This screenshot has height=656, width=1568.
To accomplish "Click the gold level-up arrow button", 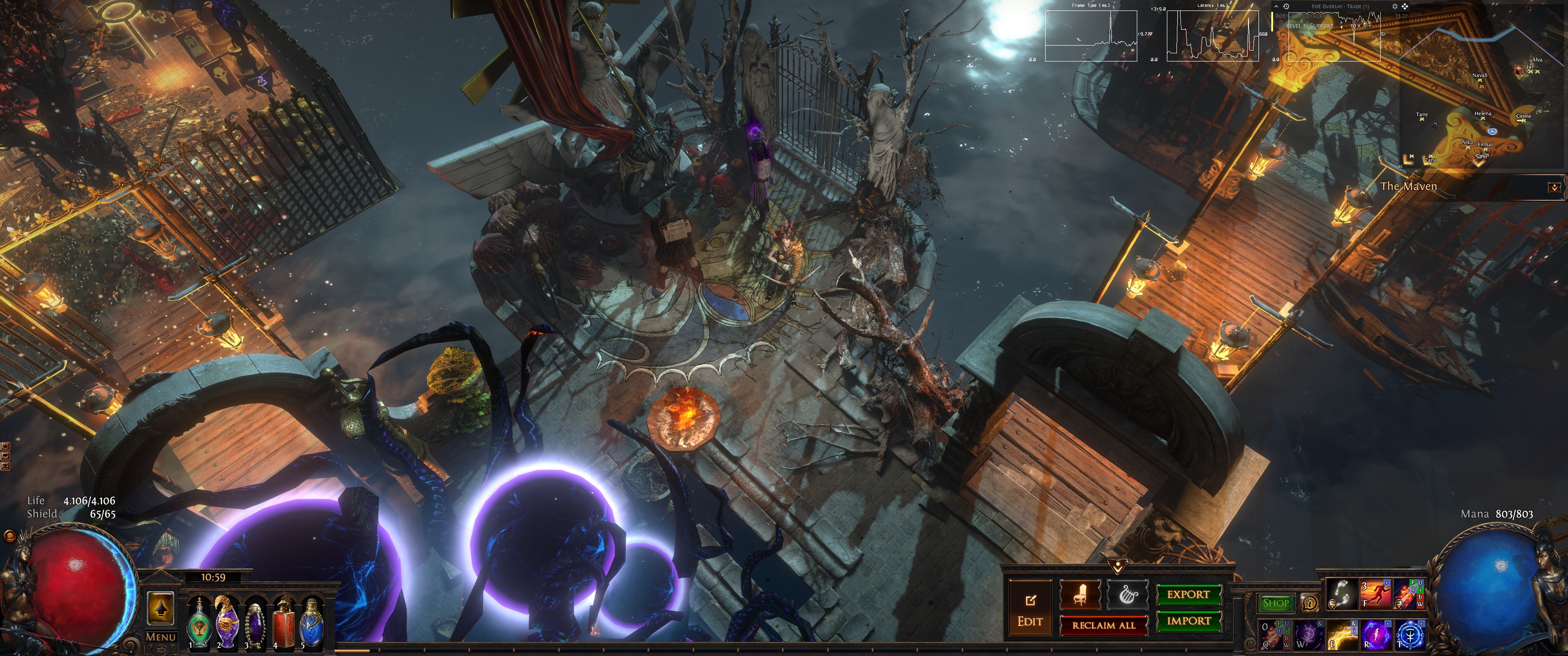I will (x=161, y=607).
